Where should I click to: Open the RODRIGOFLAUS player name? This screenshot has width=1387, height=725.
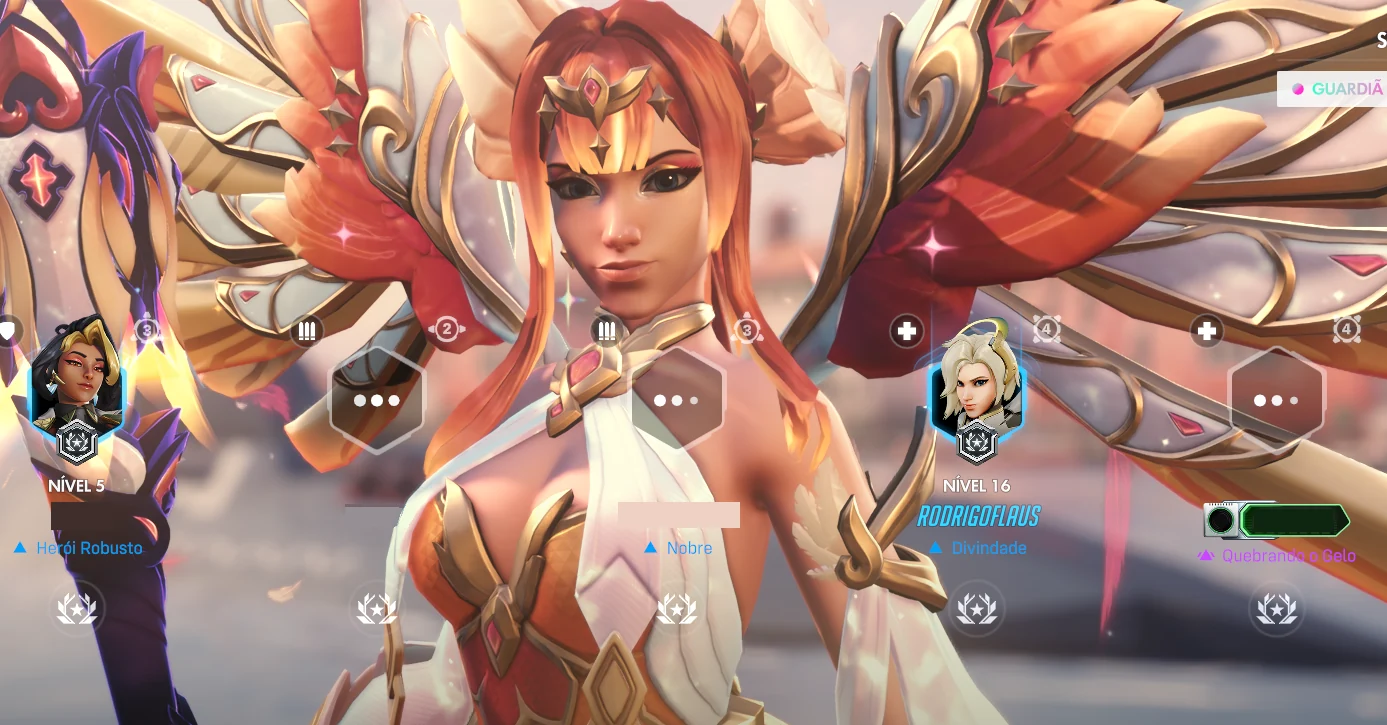(978, 516)
